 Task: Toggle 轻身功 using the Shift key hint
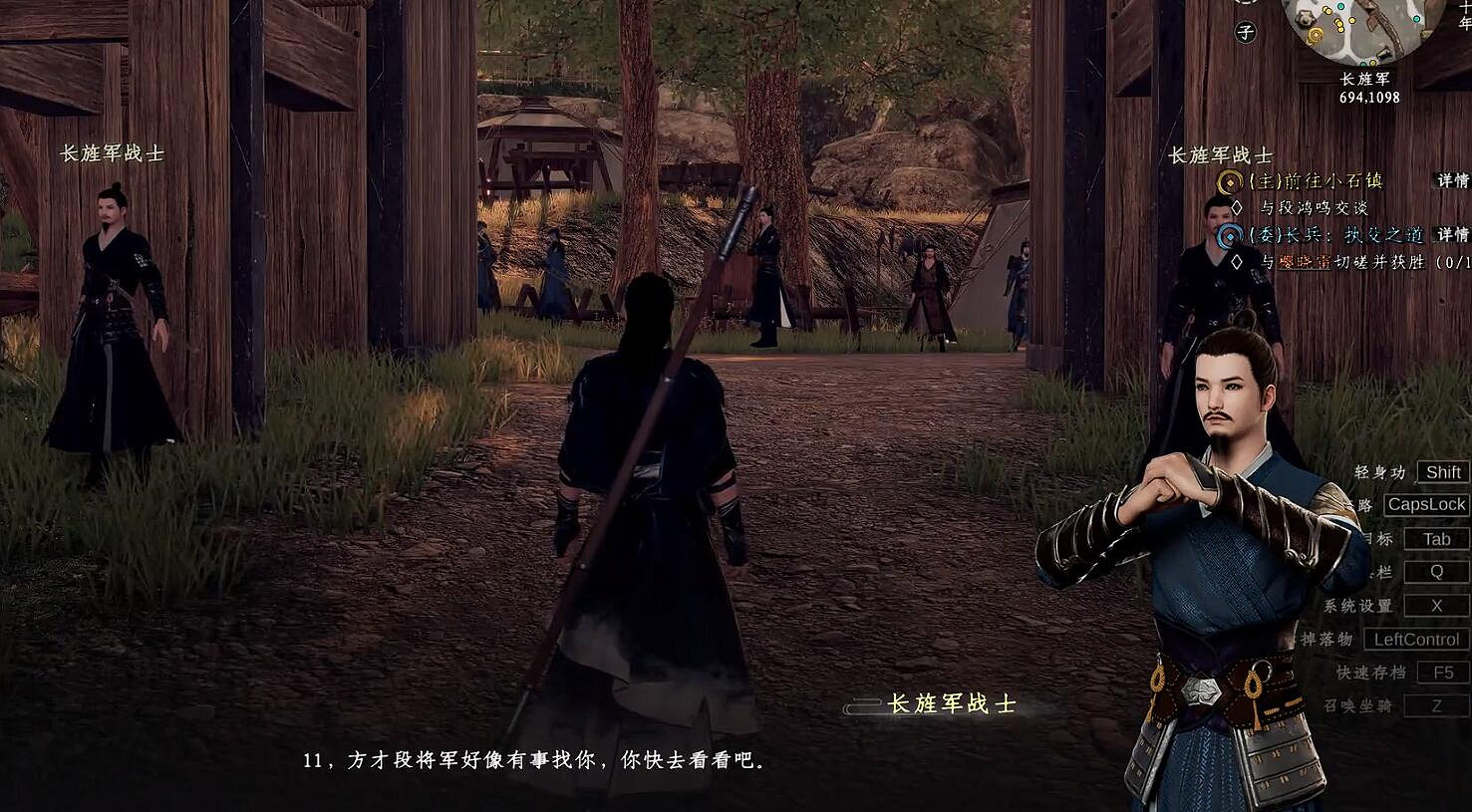tap(1442, 472)
